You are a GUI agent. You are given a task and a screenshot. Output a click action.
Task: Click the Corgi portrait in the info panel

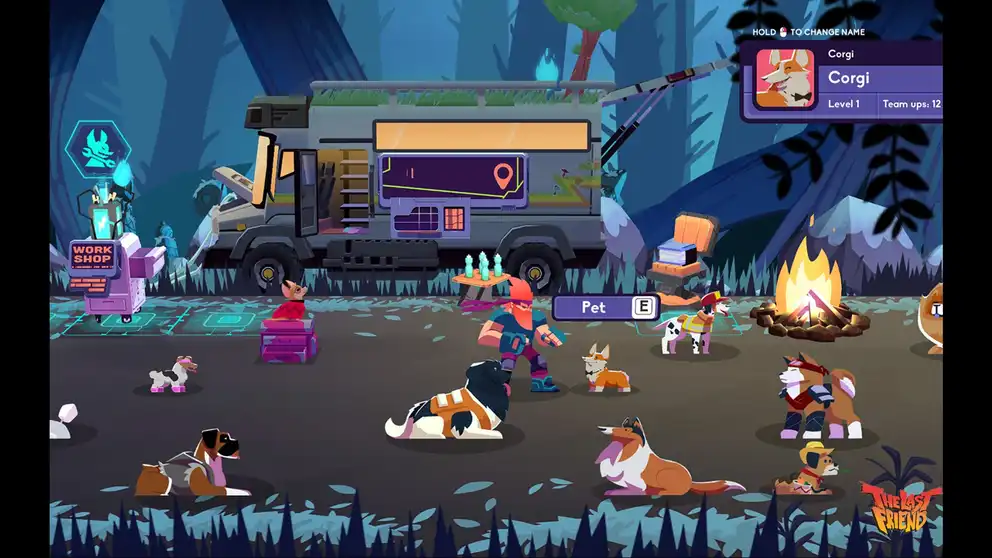785,79
